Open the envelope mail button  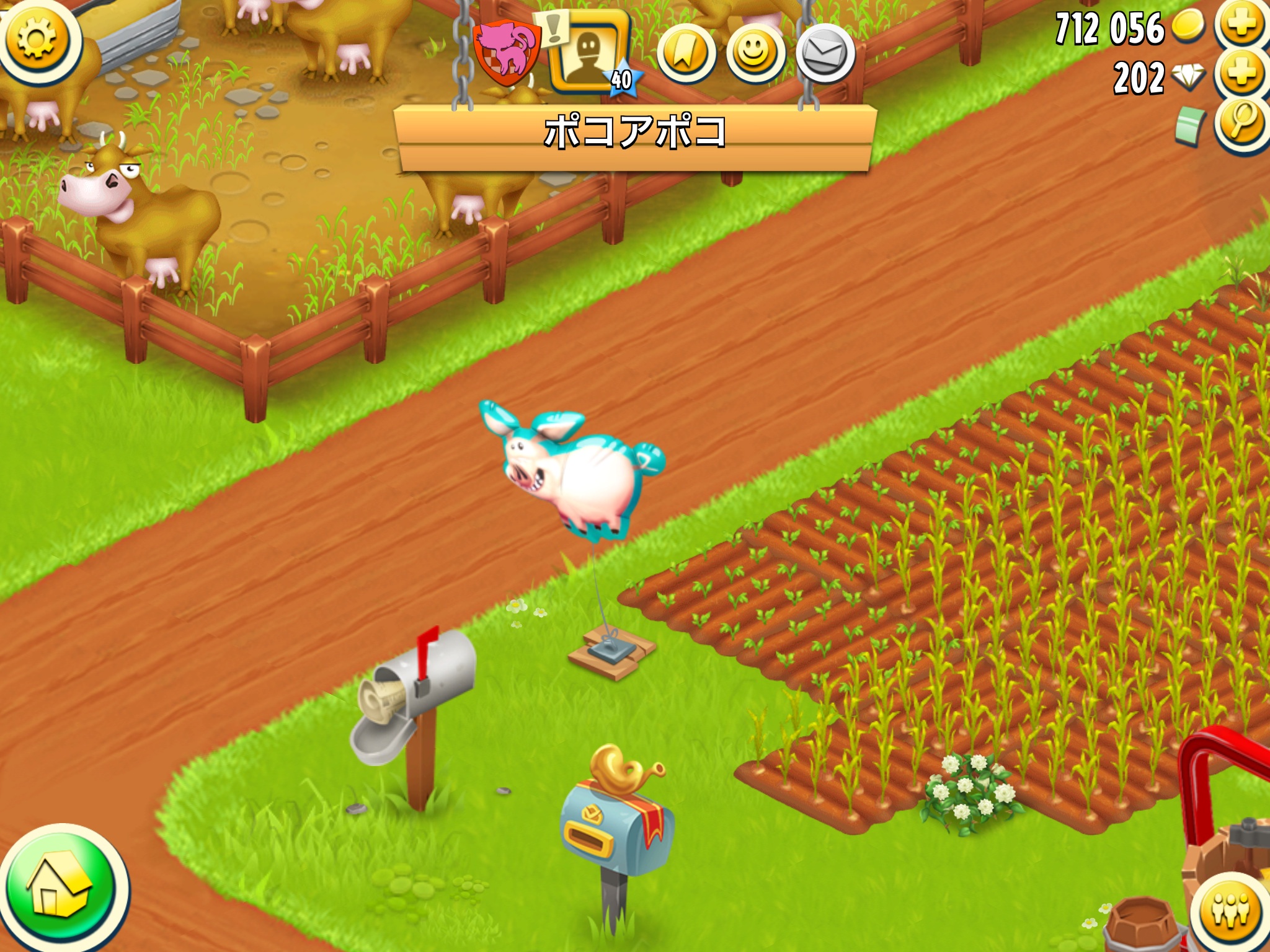(825, 55)
